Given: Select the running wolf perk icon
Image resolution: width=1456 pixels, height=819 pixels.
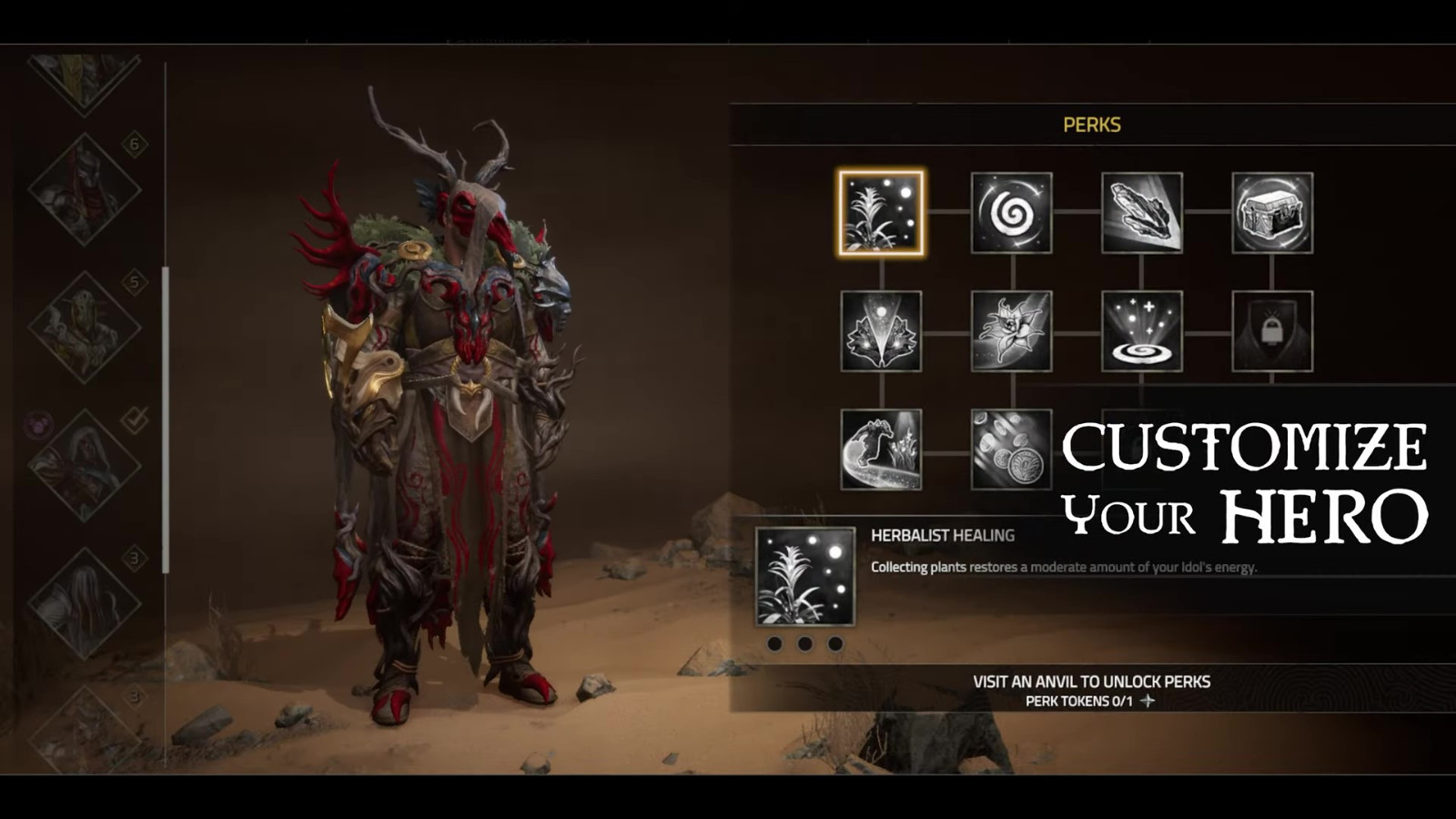Looking at the screenshot, I should (881, 450).
